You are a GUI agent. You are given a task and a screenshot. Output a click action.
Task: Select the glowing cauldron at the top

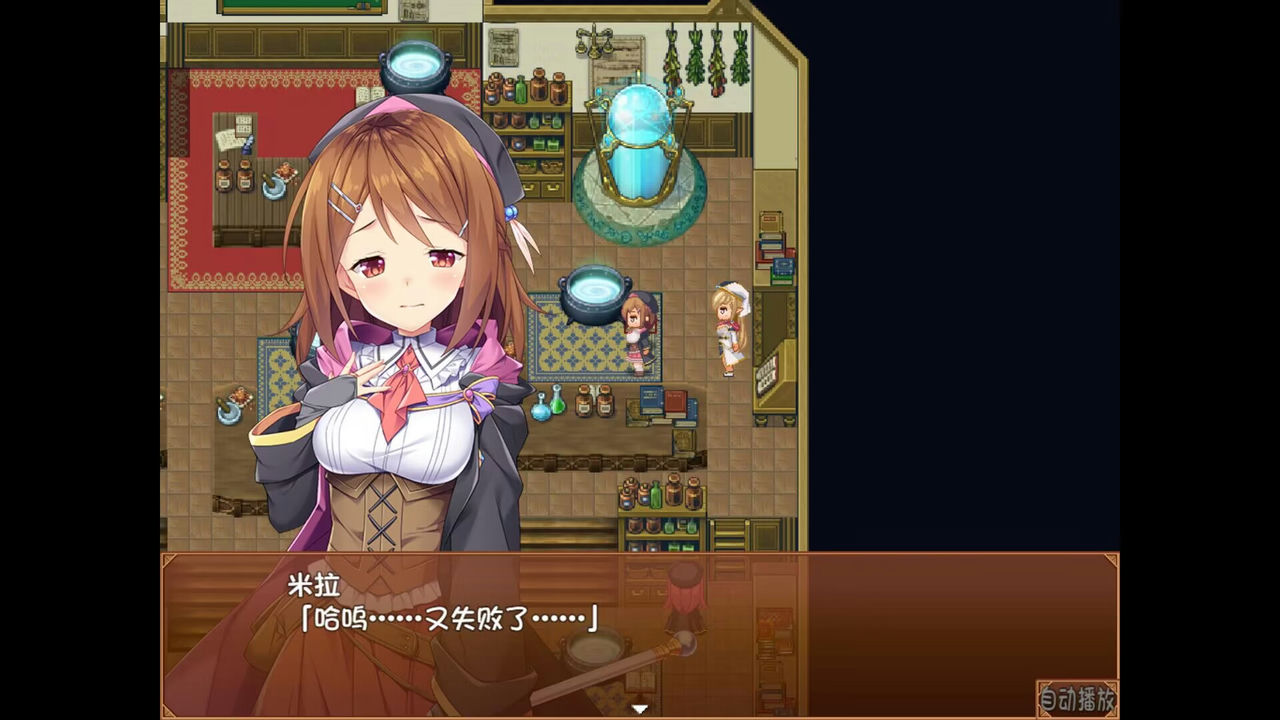pos(413,65)
